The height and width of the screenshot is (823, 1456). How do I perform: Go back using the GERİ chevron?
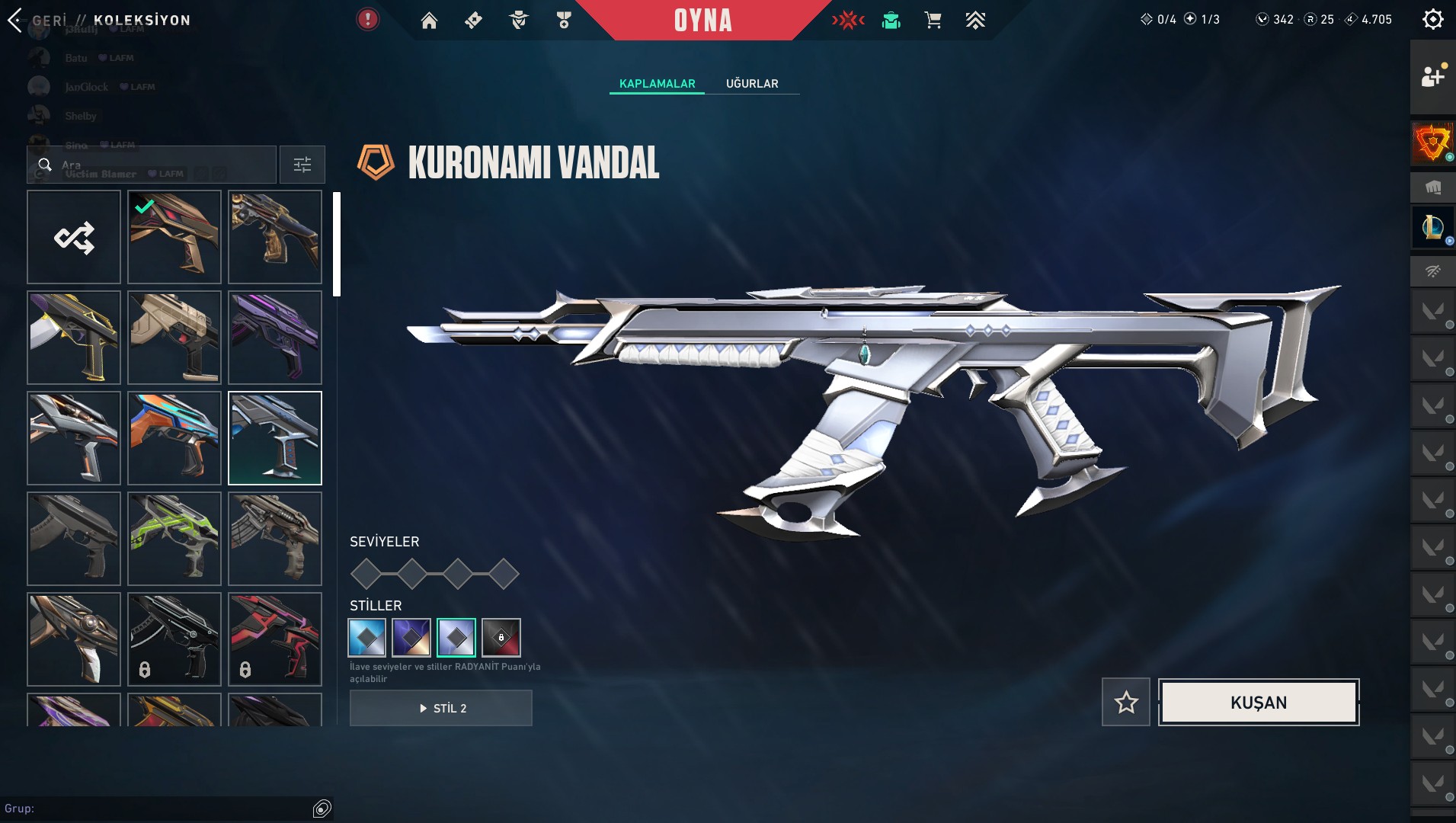pyautogui.click(x=15, y=19)
